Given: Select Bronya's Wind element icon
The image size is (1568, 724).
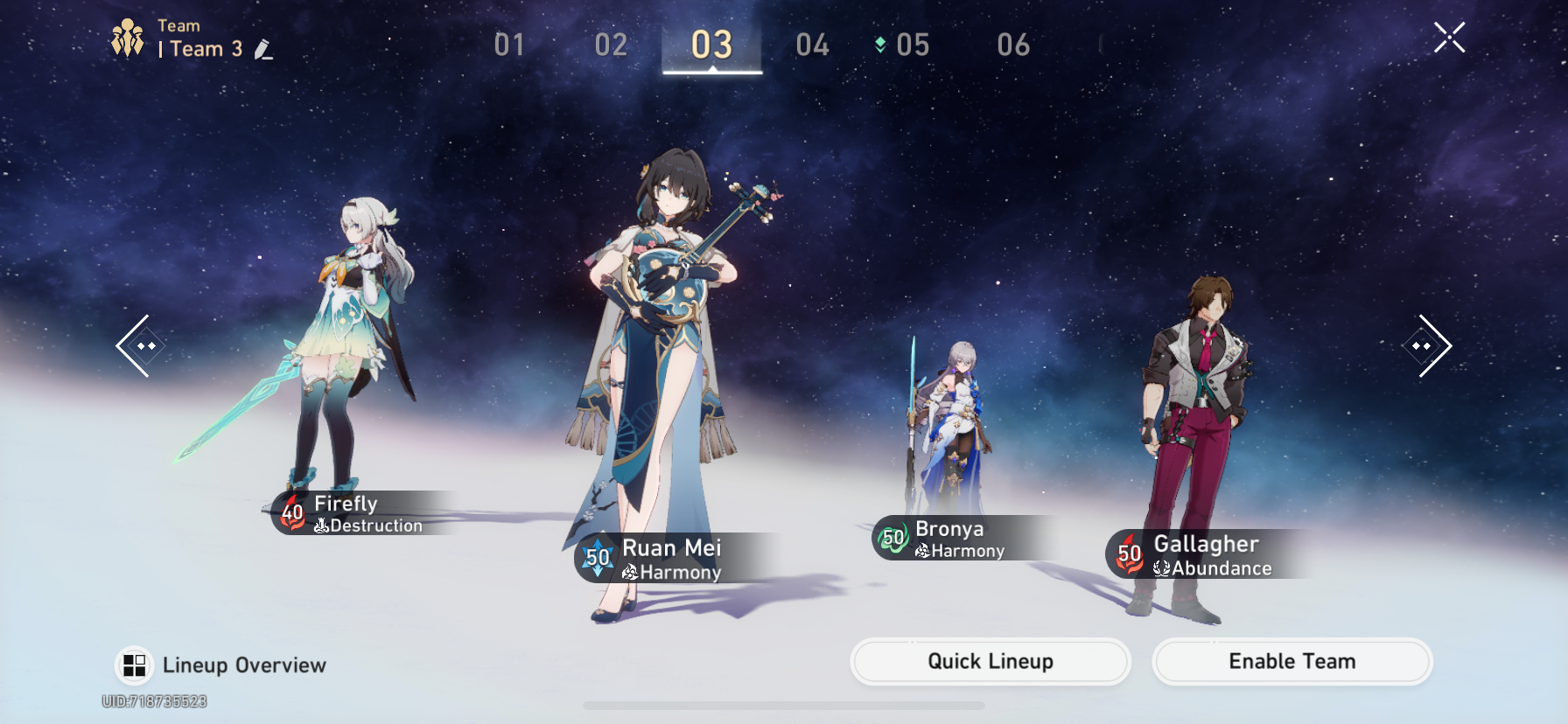Looking at the screenshot, I should (892, 540).
